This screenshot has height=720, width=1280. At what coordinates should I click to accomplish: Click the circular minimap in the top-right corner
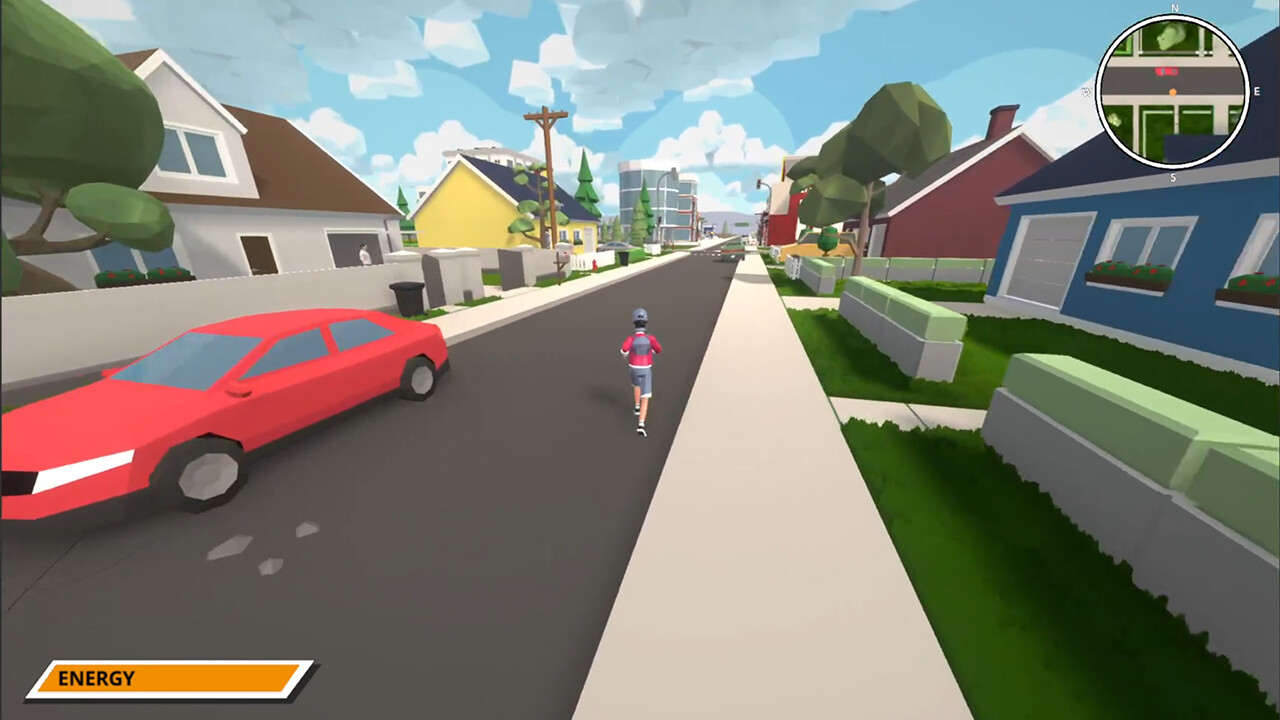(1172, 90)
